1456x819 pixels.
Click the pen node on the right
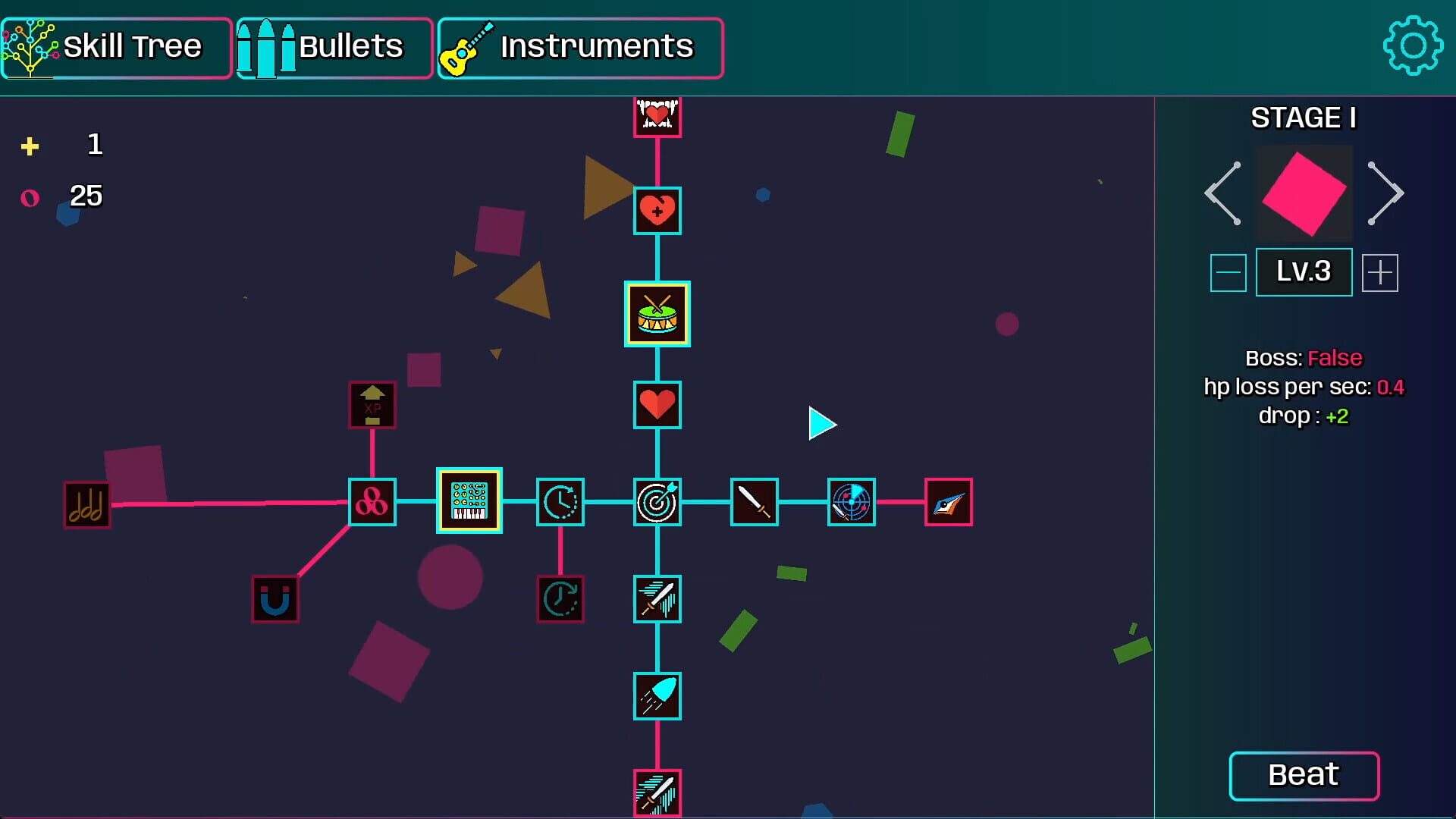[x=949, y=502]
